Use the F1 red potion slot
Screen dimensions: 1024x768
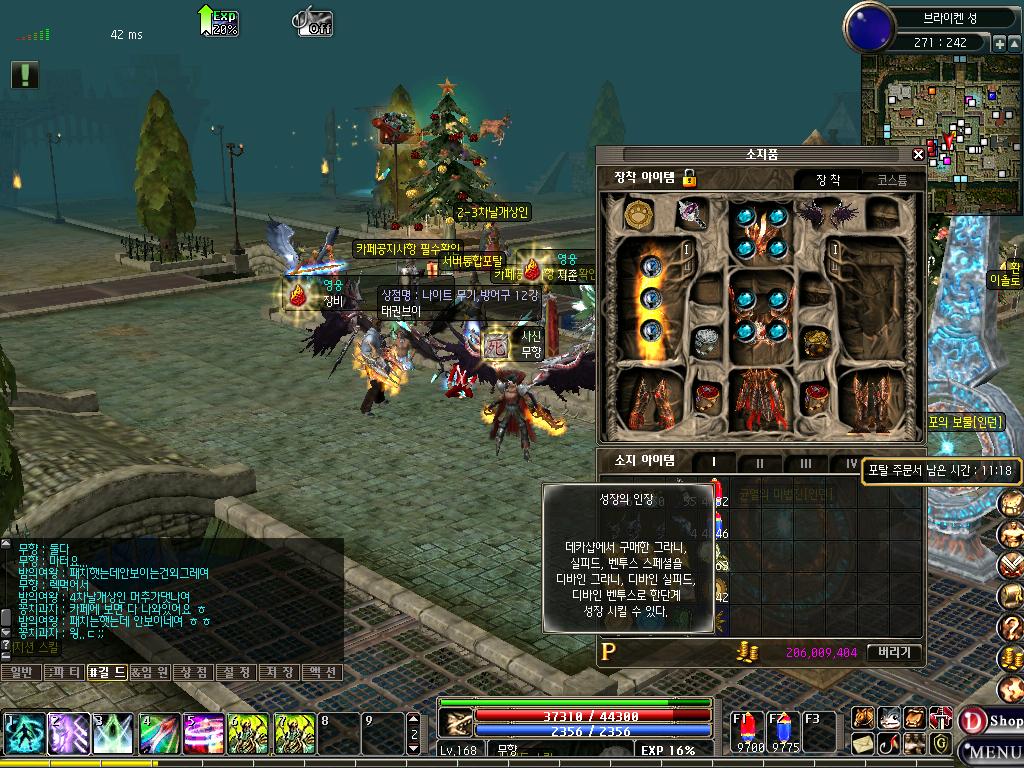pos(748,731)
